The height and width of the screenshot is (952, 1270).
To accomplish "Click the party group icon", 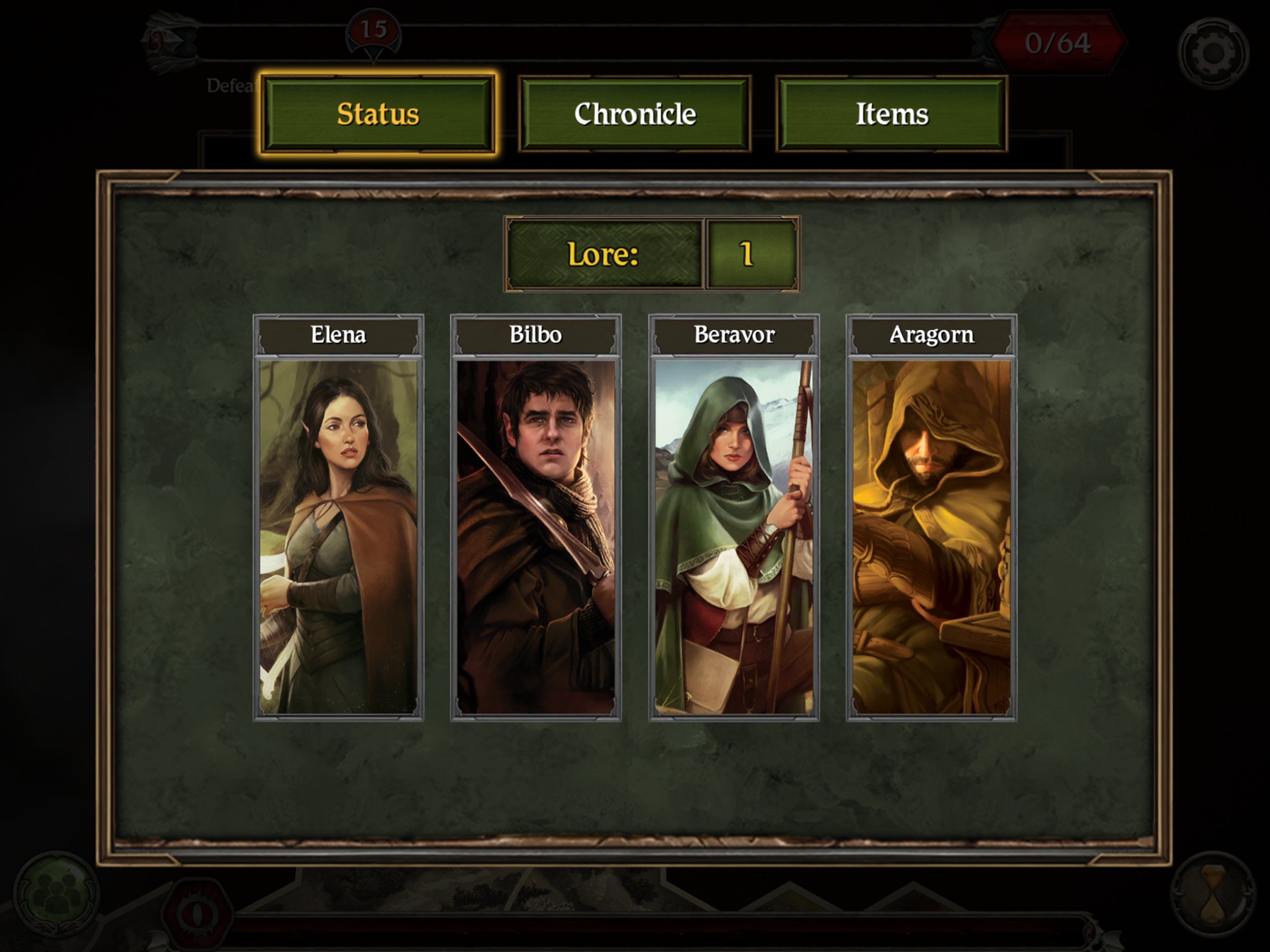I will tap(56, 893).
